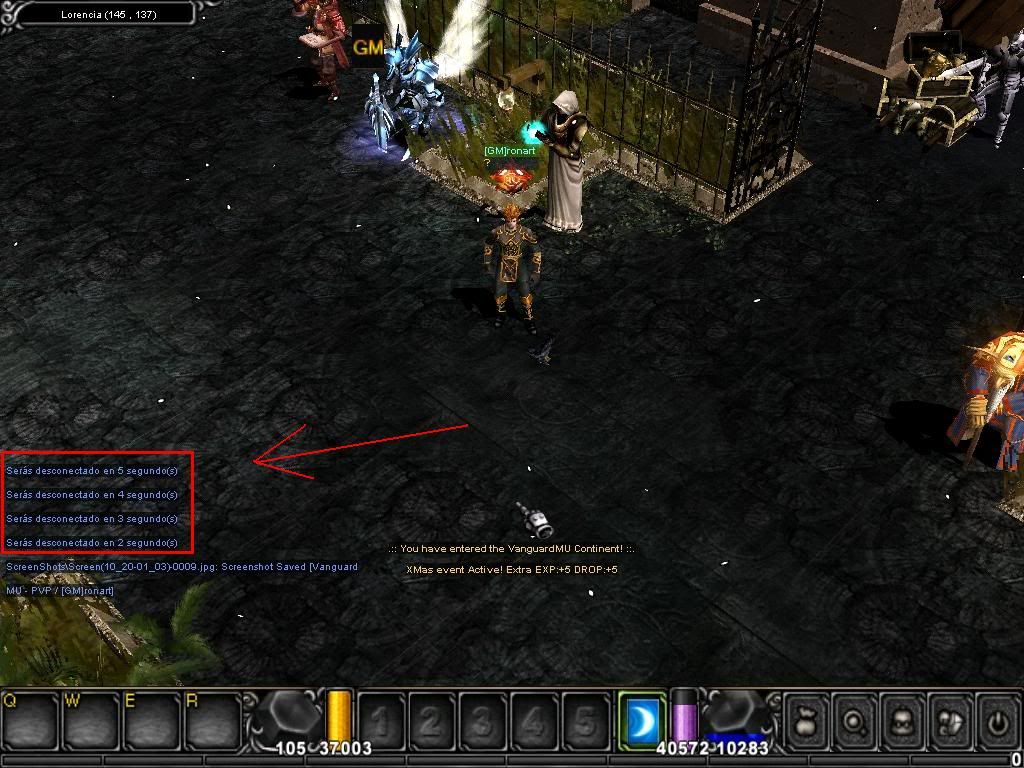Screen dimensions: 1024x768
Task: Click the magnifying glass menu button
Action: tap(855, 721)
